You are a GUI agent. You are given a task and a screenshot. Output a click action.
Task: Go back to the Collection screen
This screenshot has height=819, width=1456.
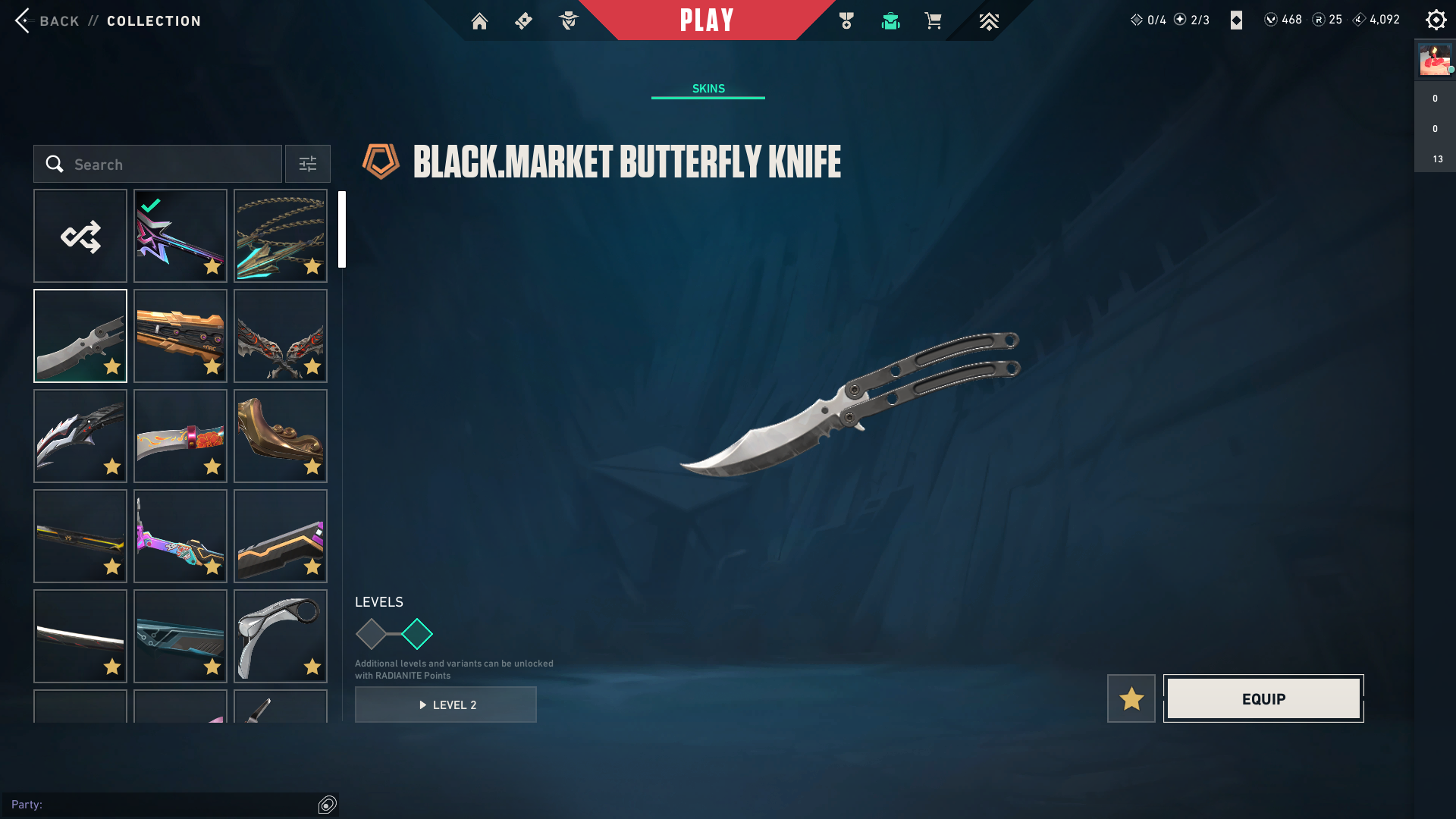tap(59, 20)
